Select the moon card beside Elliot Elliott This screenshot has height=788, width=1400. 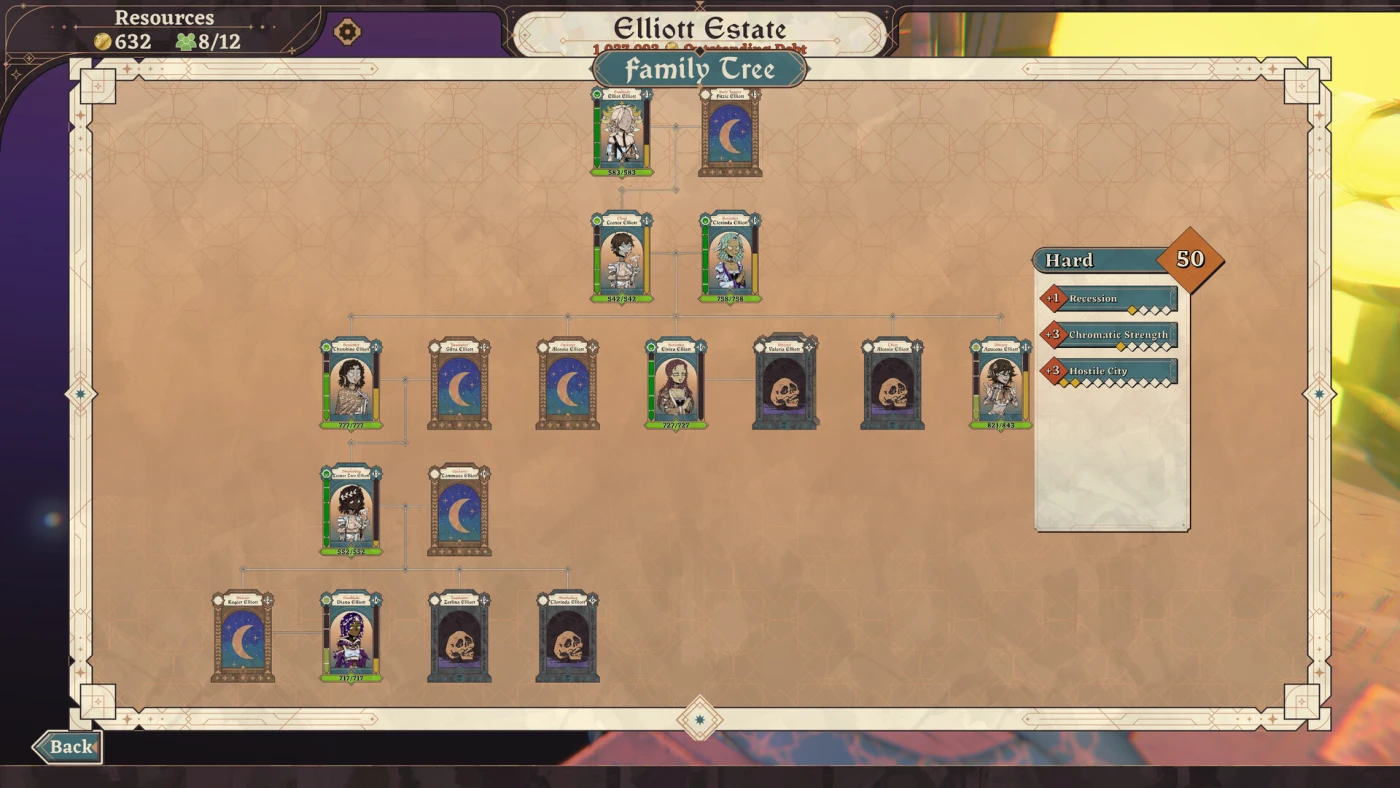(730, 132)
